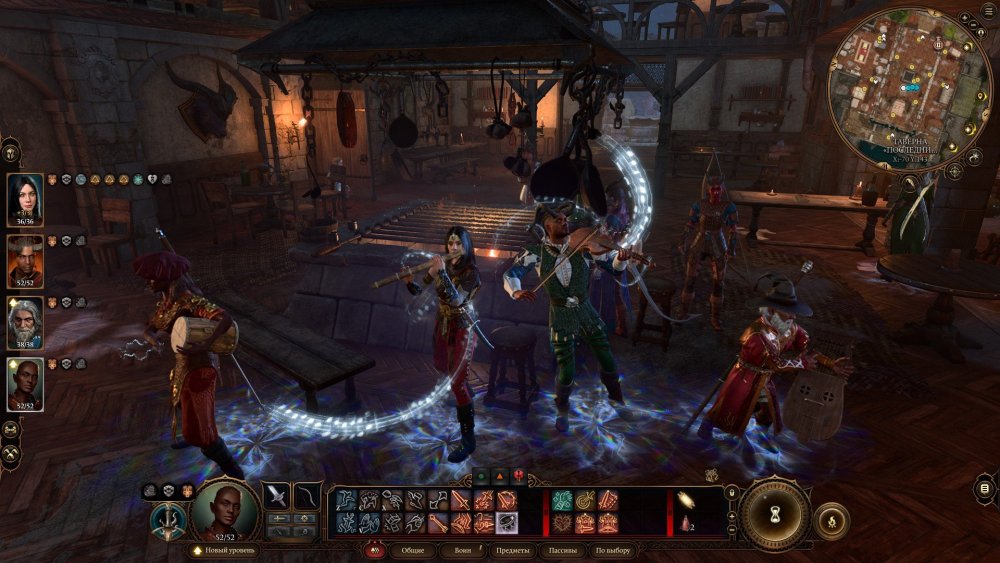
Task: Click the Новый уровень level-up button
Action: 224,550
